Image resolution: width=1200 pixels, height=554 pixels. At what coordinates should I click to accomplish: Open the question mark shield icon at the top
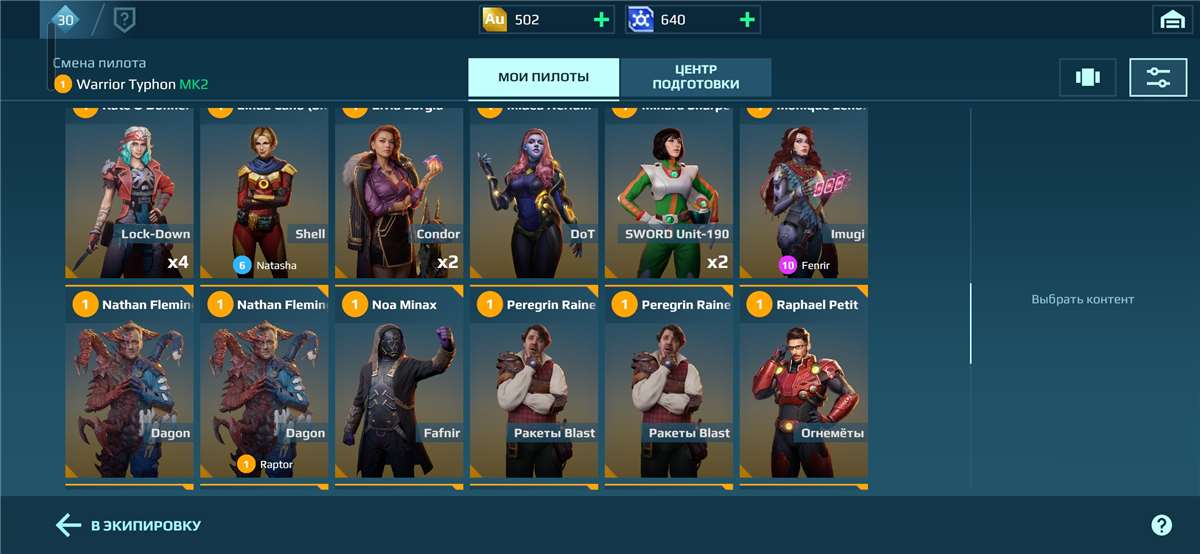pos(124,19)
